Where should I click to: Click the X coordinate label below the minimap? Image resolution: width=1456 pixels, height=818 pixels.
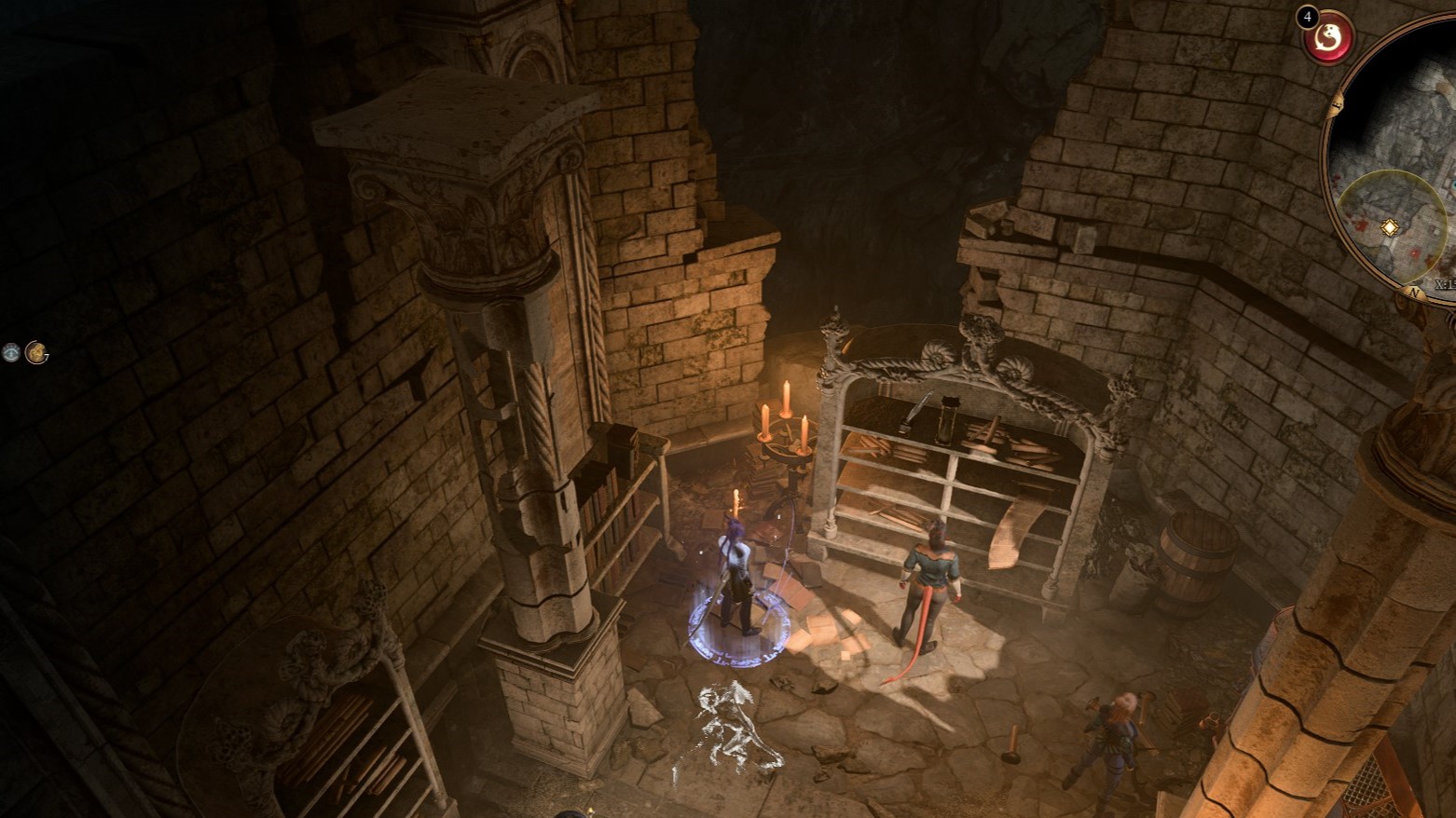click(1442, 282)
